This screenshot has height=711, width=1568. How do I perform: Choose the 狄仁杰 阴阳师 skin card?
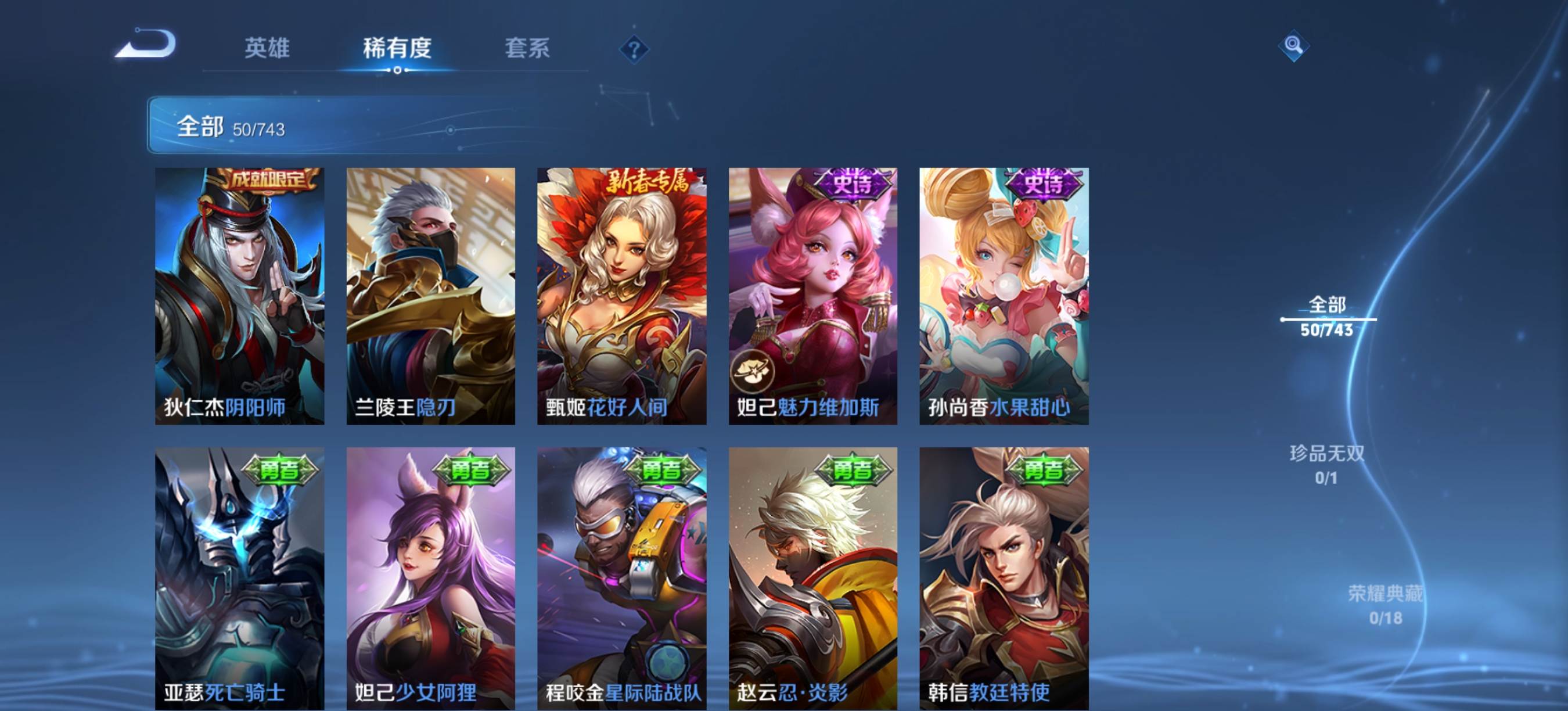[239, 296]
